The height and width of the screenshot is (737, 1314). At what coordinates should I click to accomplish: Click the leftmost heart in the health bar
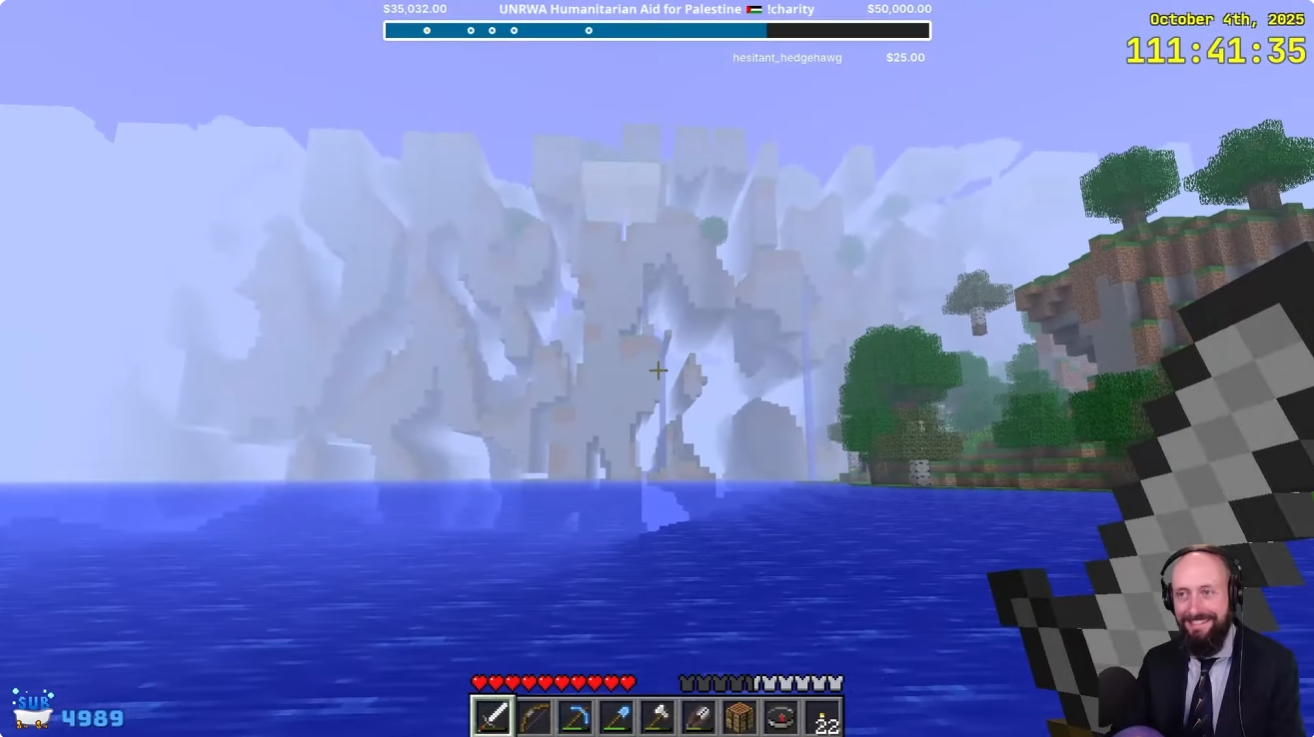point(480,682)
